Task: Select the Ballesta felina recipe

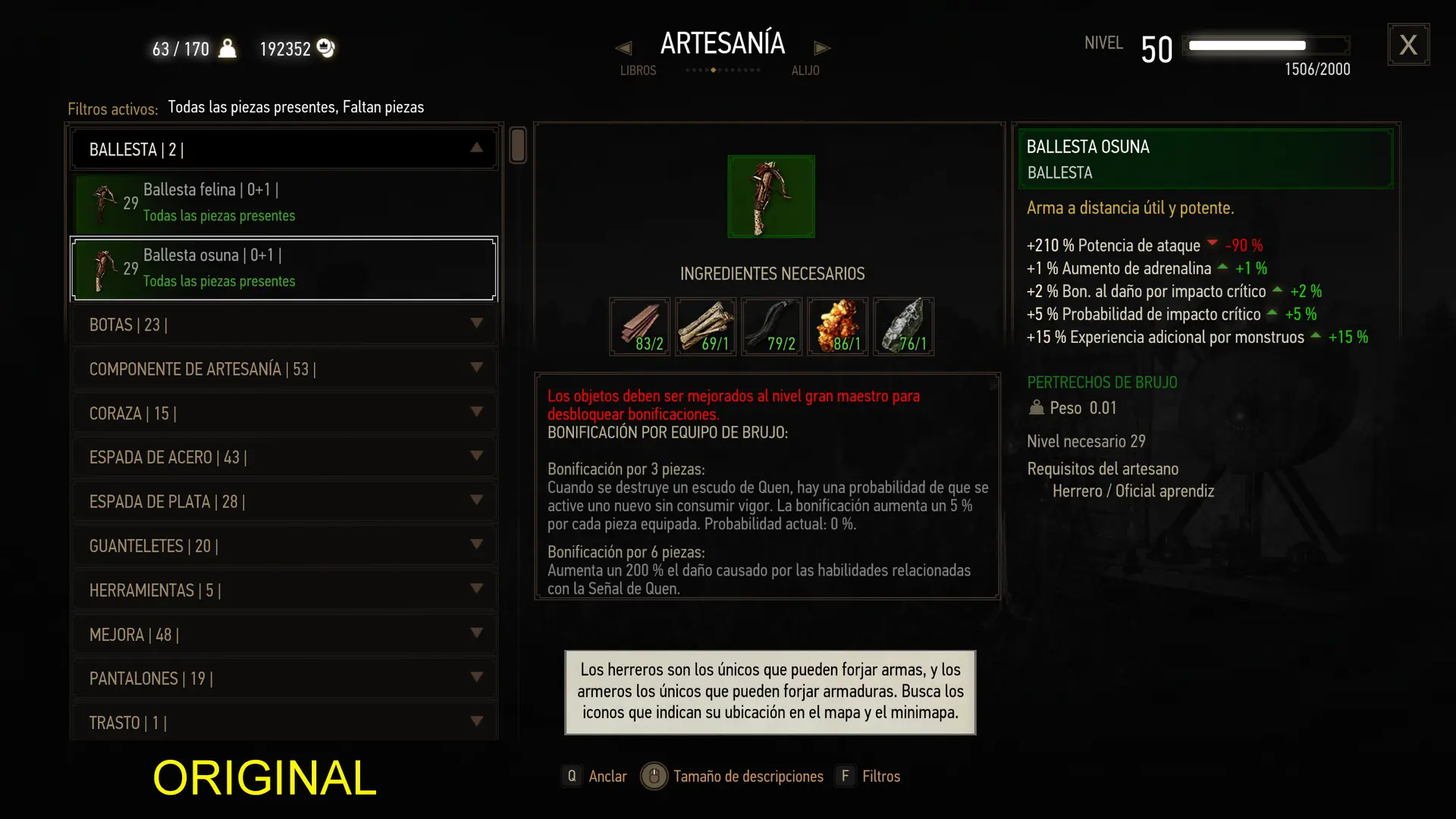Action: 284,202
